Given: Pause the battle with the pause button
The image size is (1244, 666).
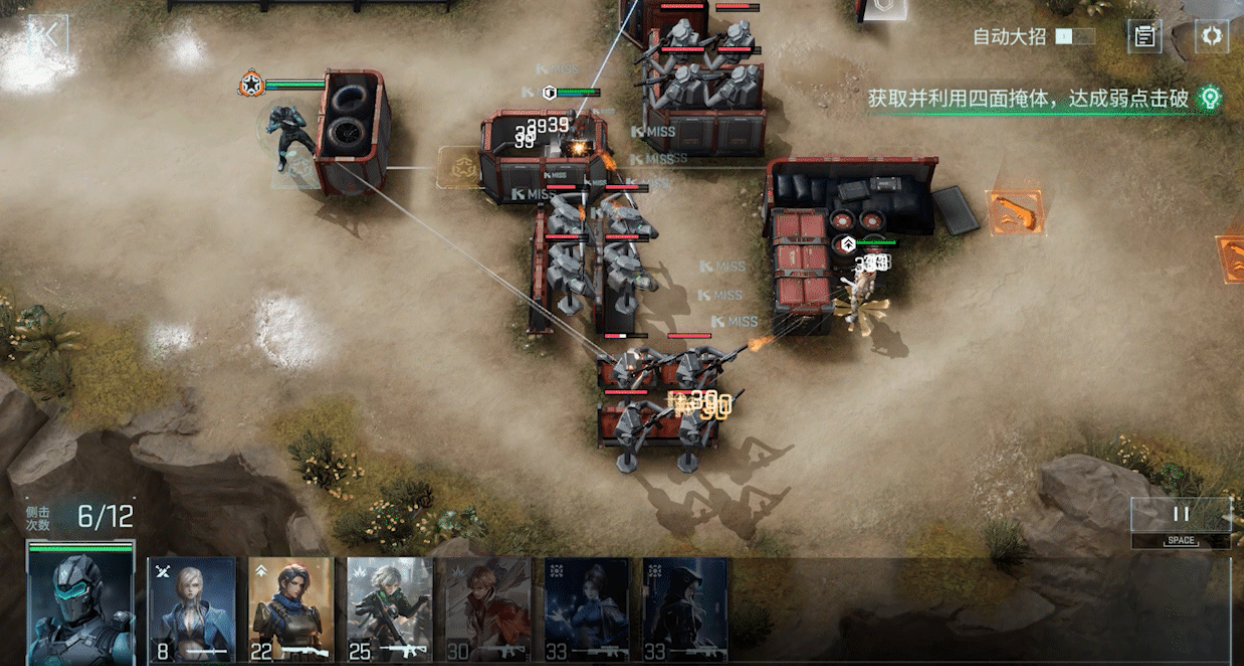Looking at the screenshot, I should (x=1181, y=514).
